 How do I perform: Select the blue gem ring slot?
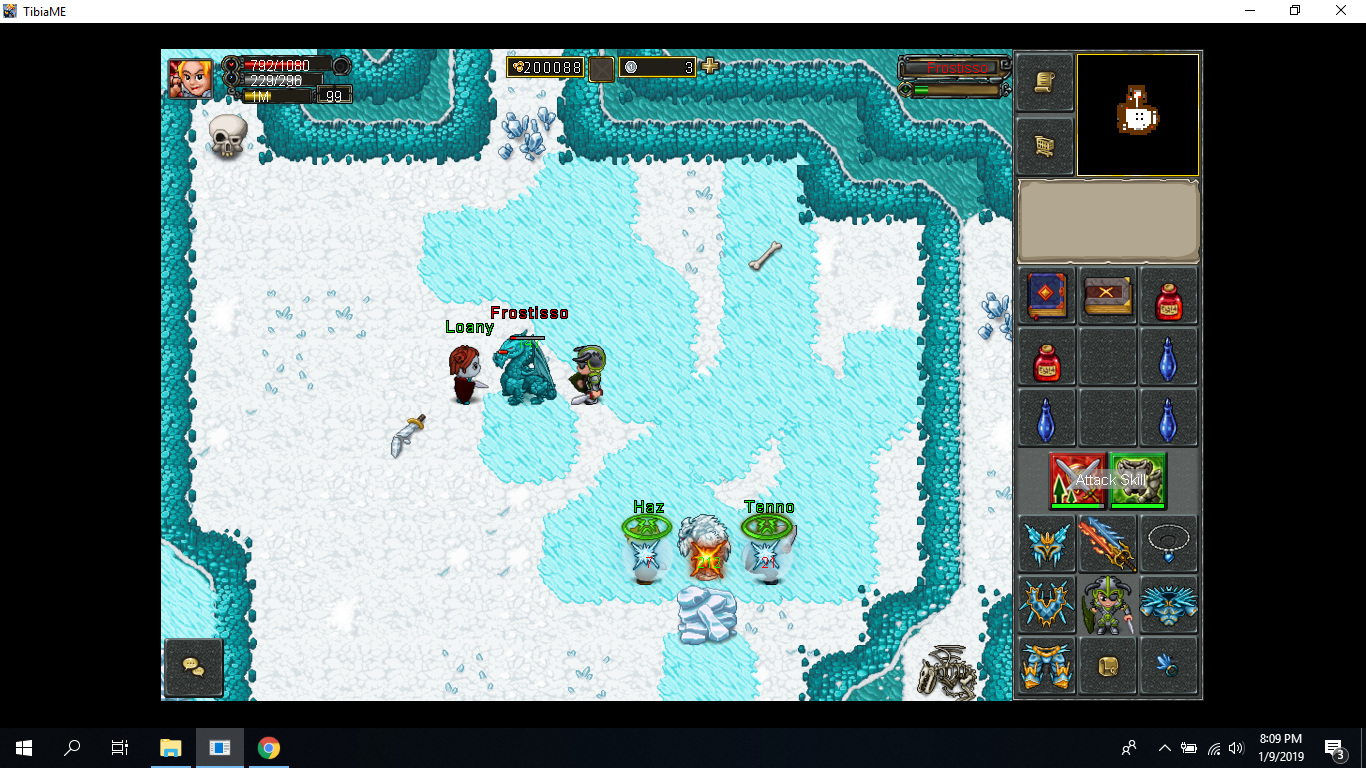1168,666
